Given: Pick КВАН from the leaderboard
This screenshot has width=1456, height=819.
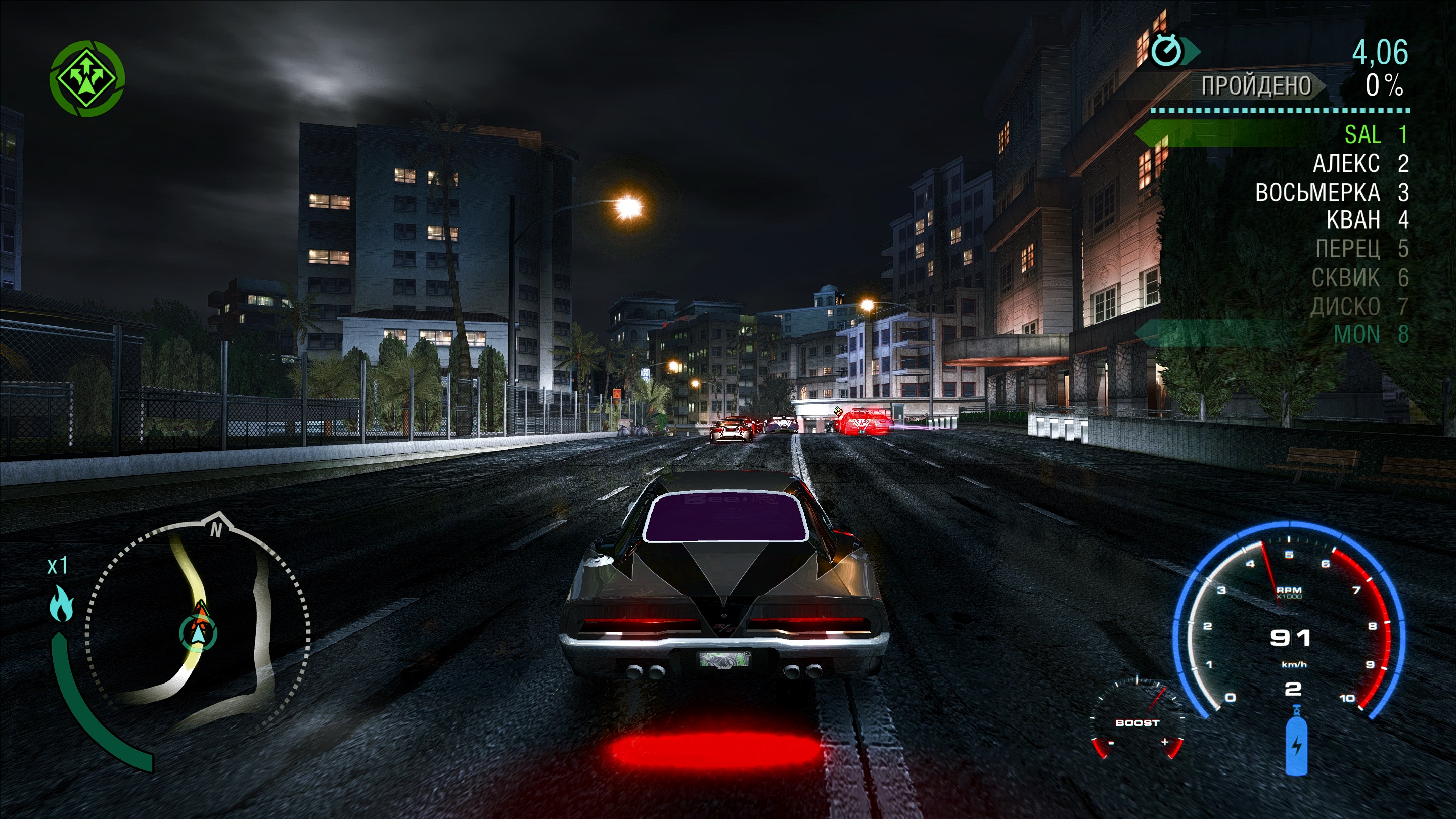Looking at the screenshot, I should (1353, 220).
